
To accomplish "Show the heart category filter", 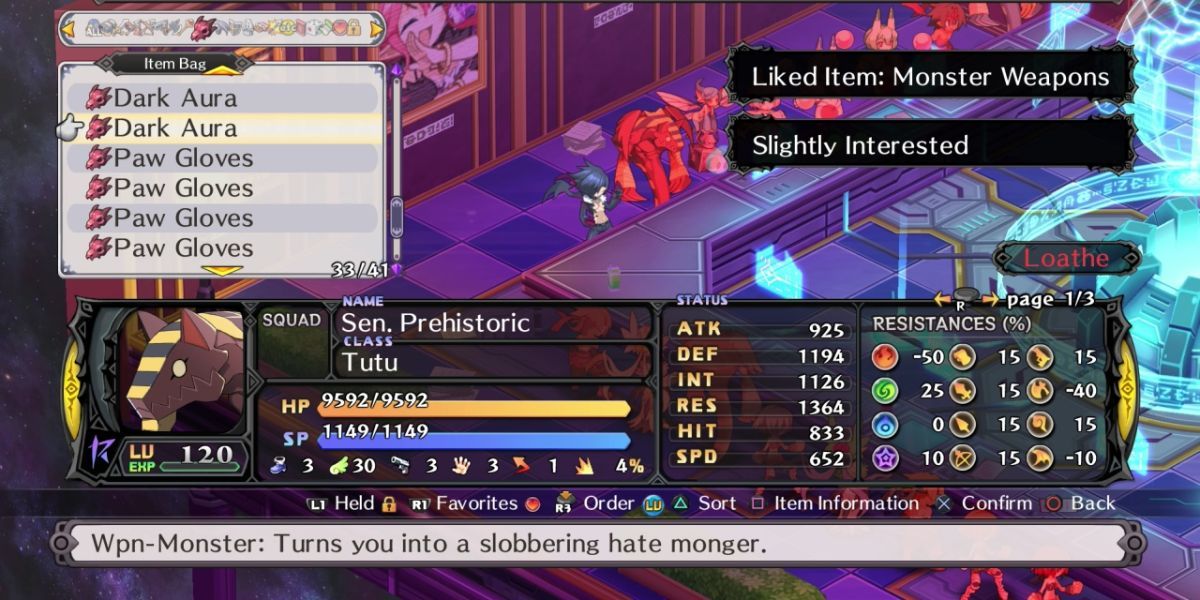I will coord(338,28).
